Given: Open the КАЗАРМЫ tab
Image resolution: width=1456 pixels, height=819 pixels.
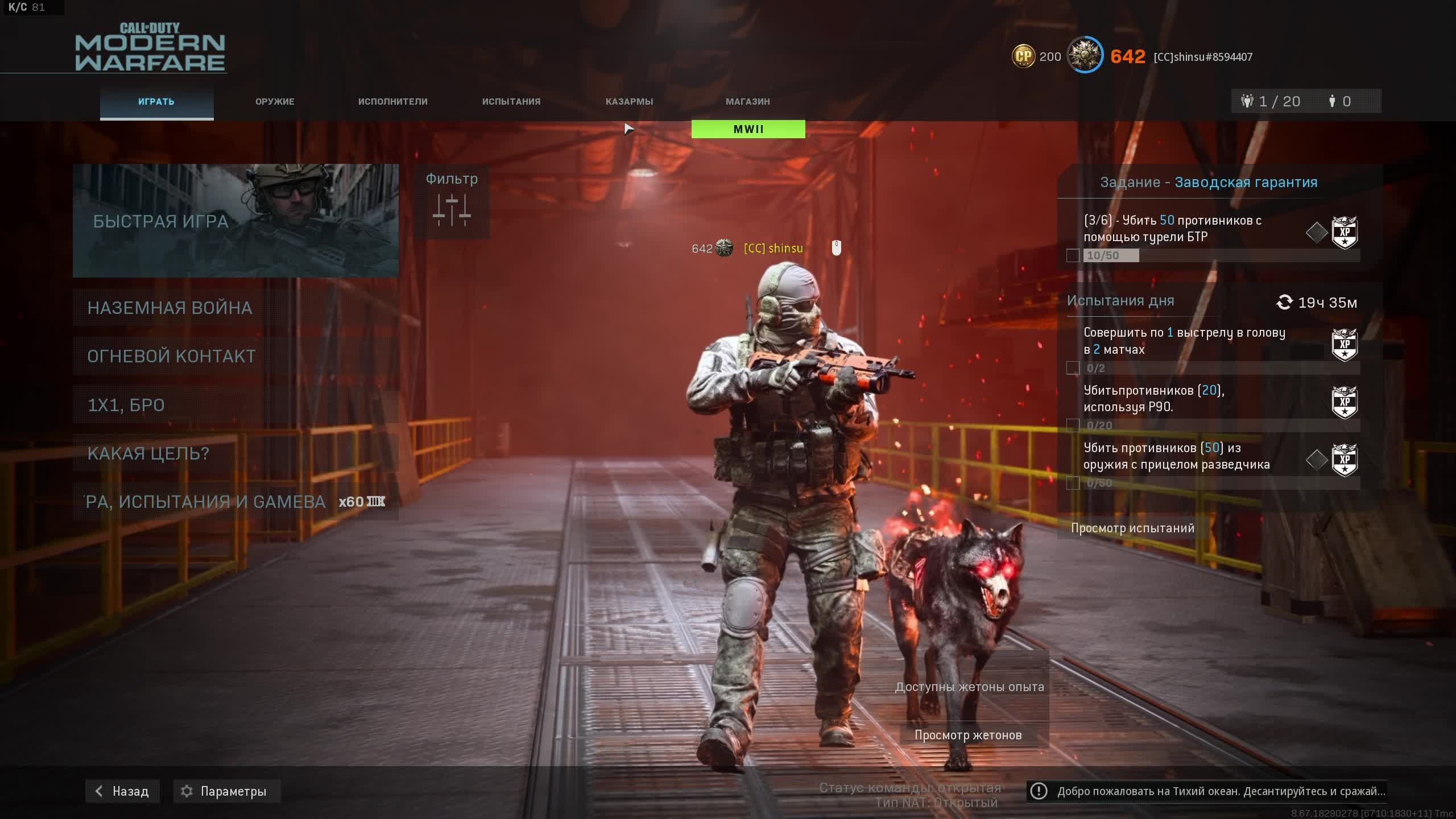Looking at the screenshot, I should tap(629, 102).
